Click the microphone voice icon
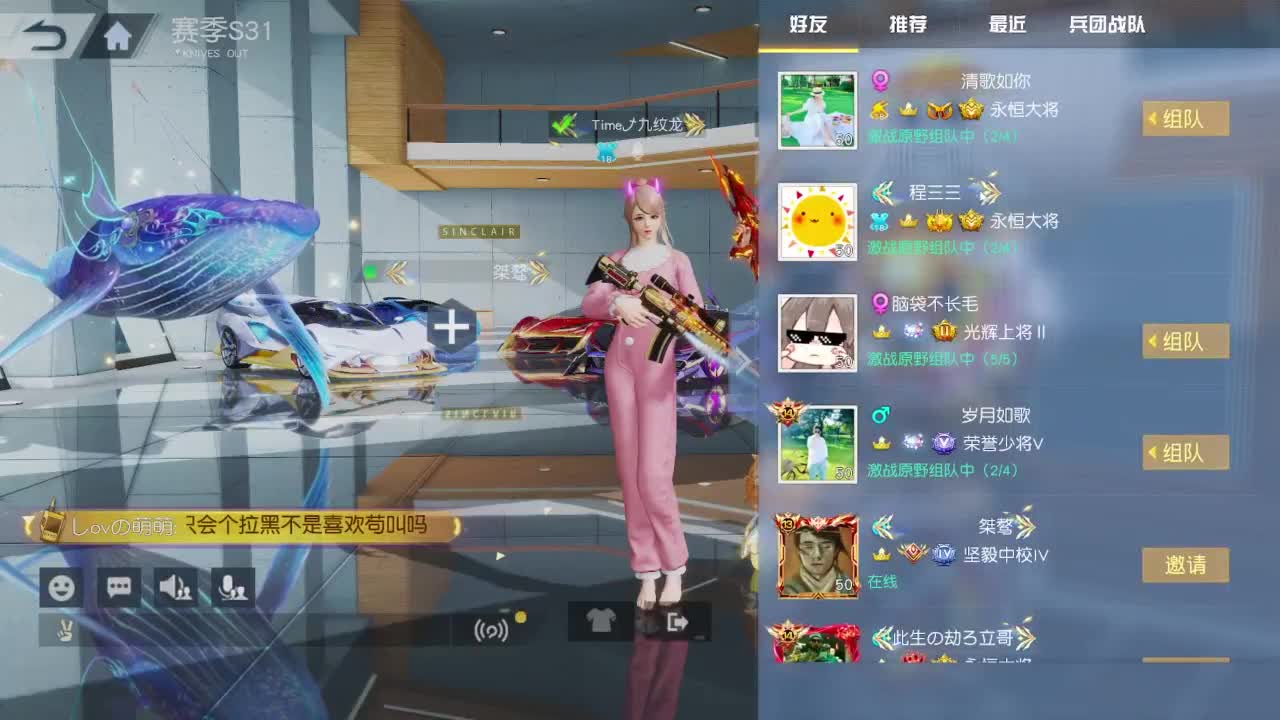The image size is (1280, 720). tap(232, 588)
